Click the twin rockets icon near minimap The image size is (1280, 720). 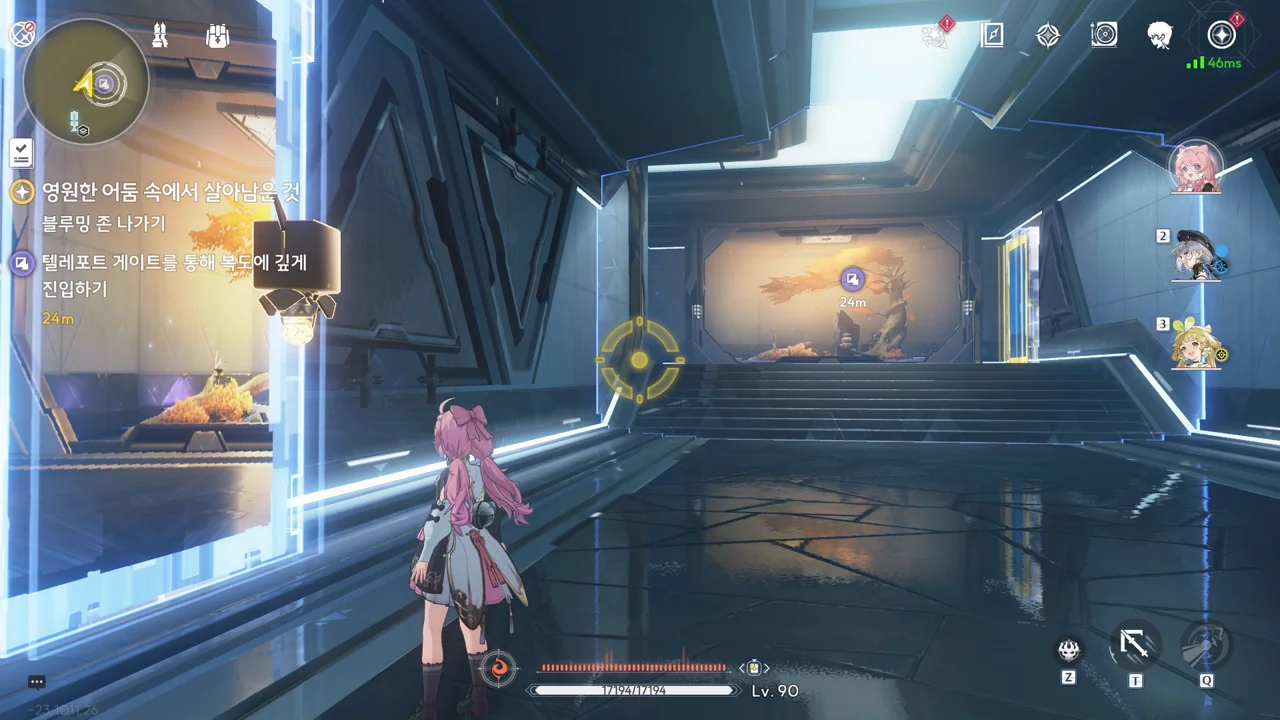(160, 36)
